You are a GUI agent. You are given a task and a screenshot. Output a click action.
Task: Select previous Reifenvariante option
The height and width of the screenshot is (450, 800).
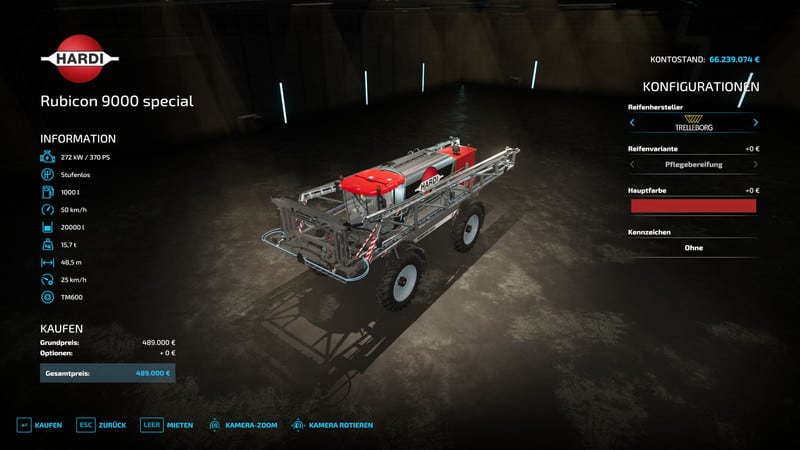(632, 164)
